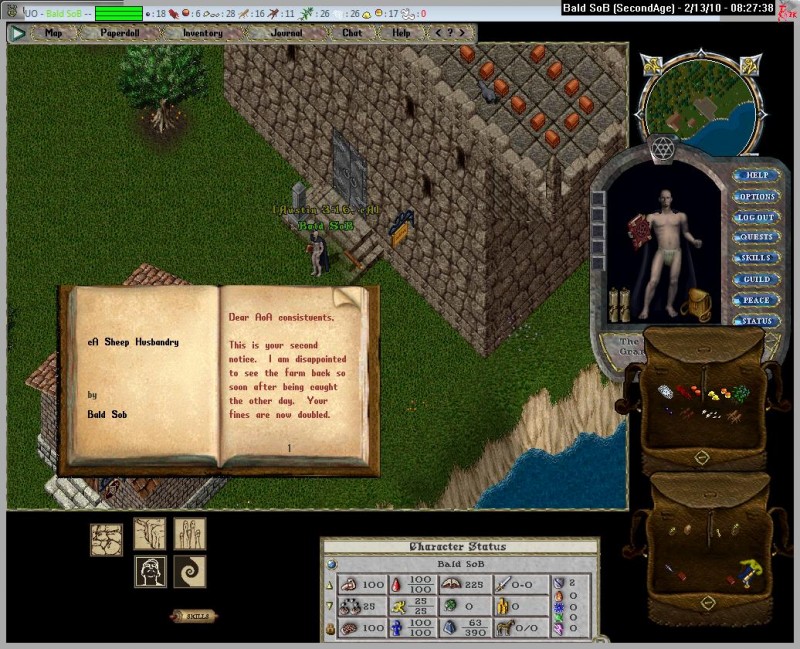The height and width of the screenshot is (649, 800).
Task: Select the red spellbook held by the character
Action: pyautogui.click(x=634, y=231)
